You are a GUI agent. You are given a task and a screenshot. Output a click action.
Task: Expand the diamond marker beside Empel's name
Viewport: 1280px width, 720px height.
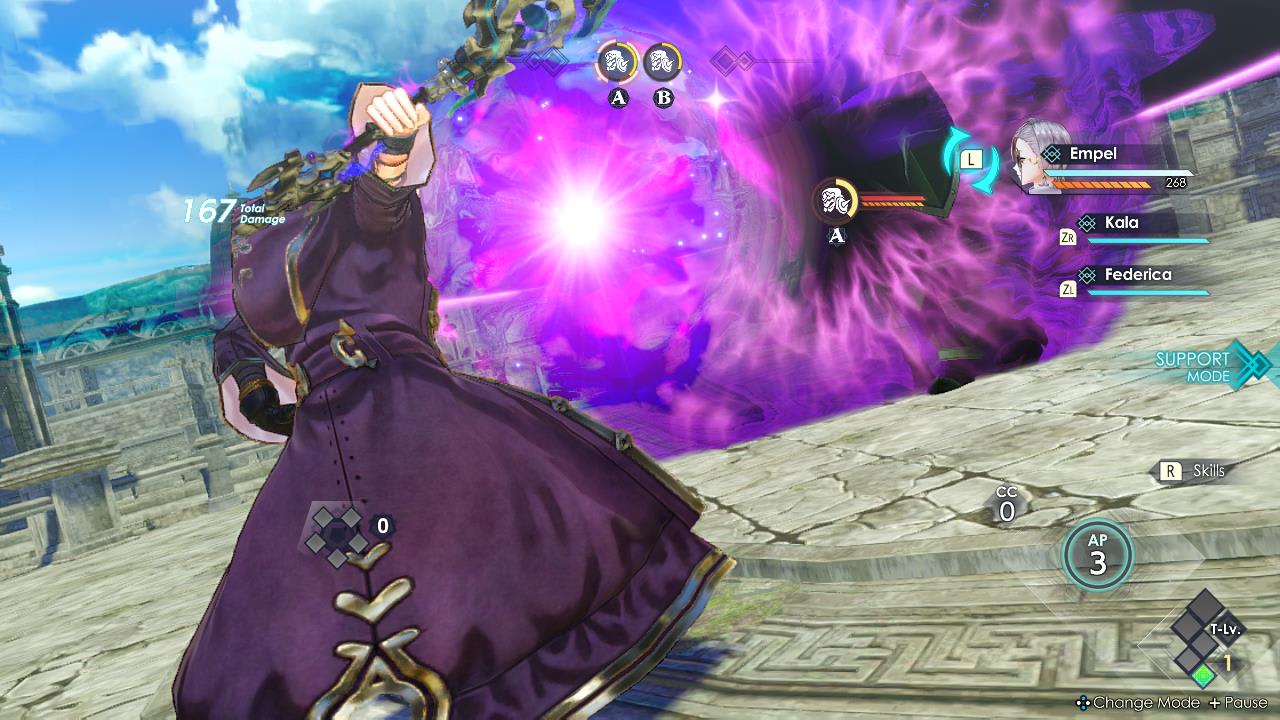click(x=1052, y=154)
